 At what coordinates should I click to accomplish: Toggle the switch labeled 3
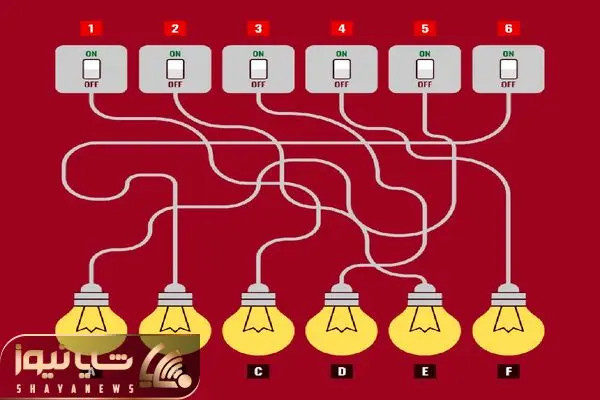[x=258, y=68]
